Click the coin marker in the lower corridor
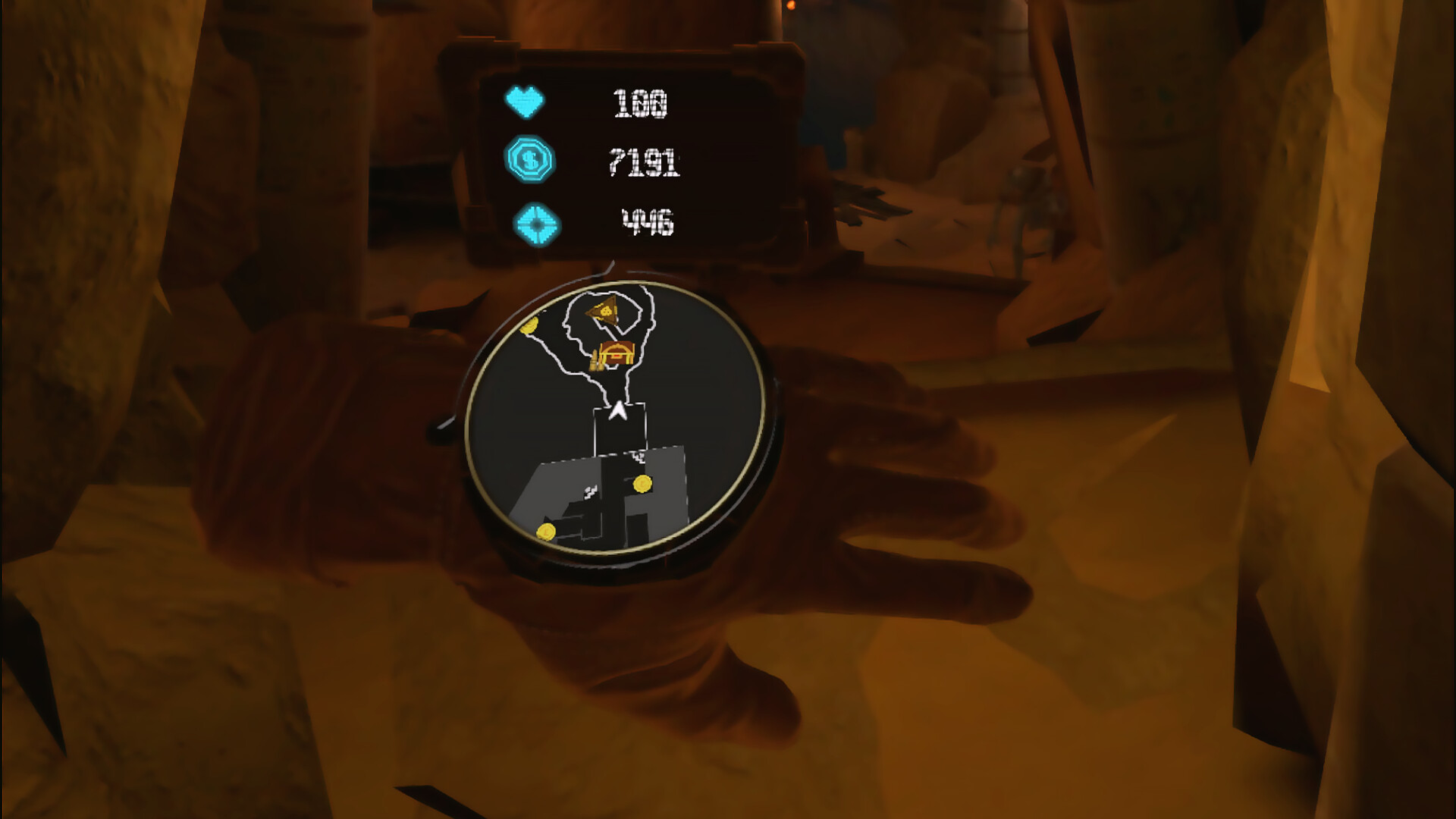Viewport: 1456px width, 819px height. 641,483
